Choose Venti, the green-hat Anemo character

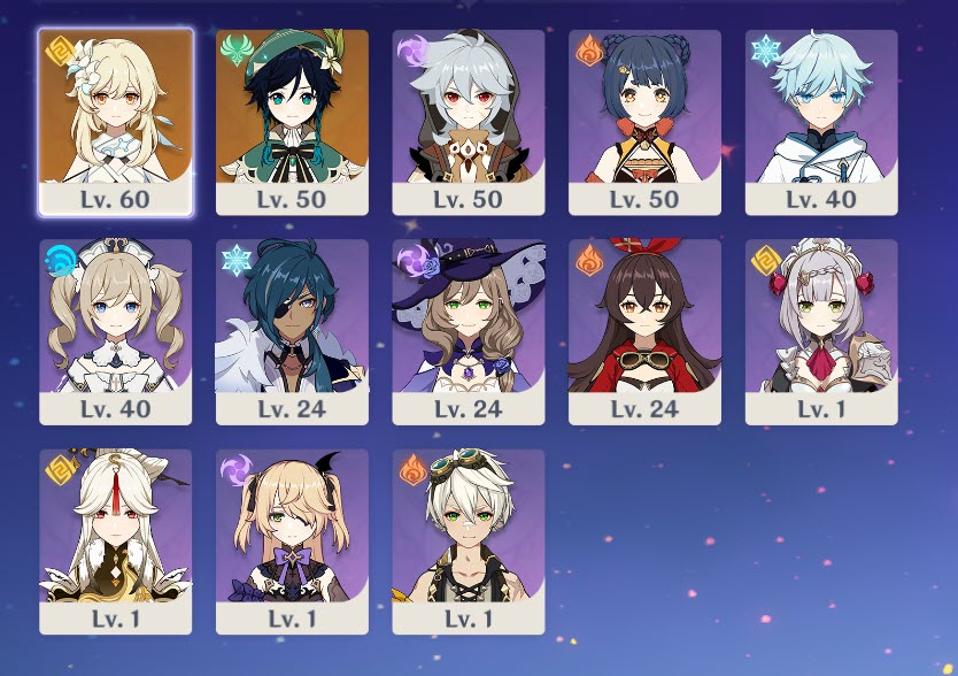click(x=292, y=121)
